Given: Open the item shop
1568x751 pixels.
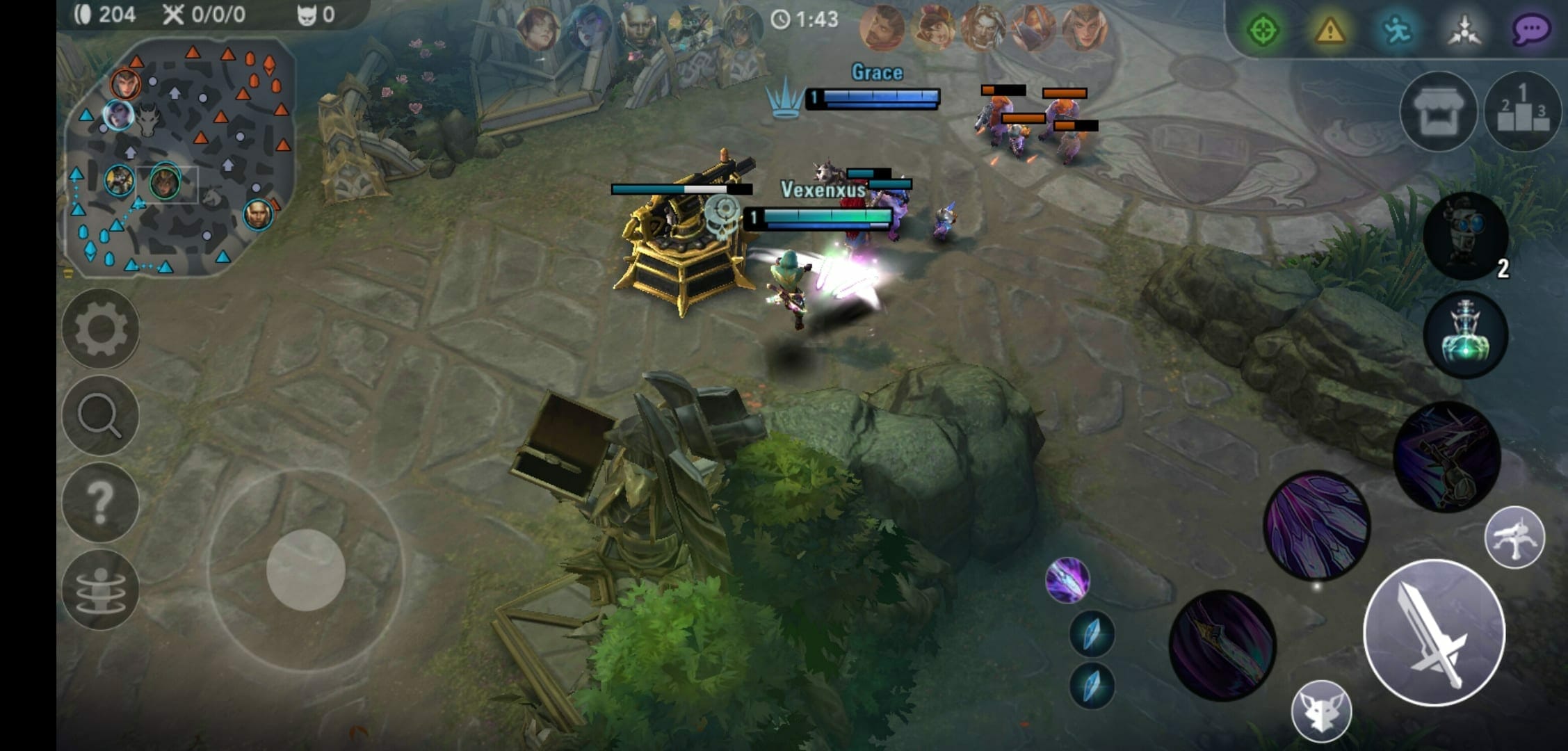Looking at the screenshot, I should (1438, 112).
